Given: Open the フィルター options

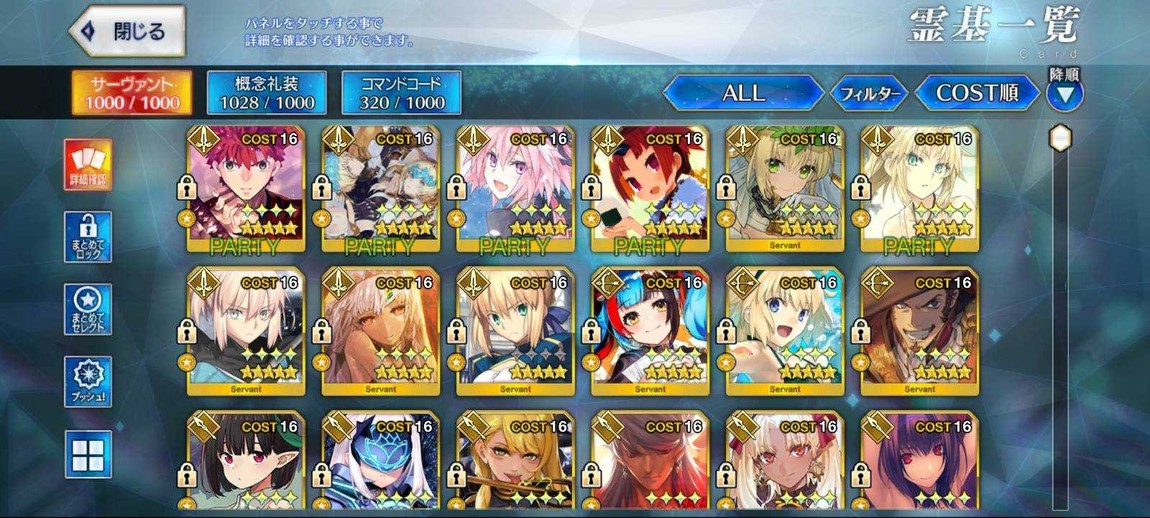Looking at the screenshot, I should 869,94.
